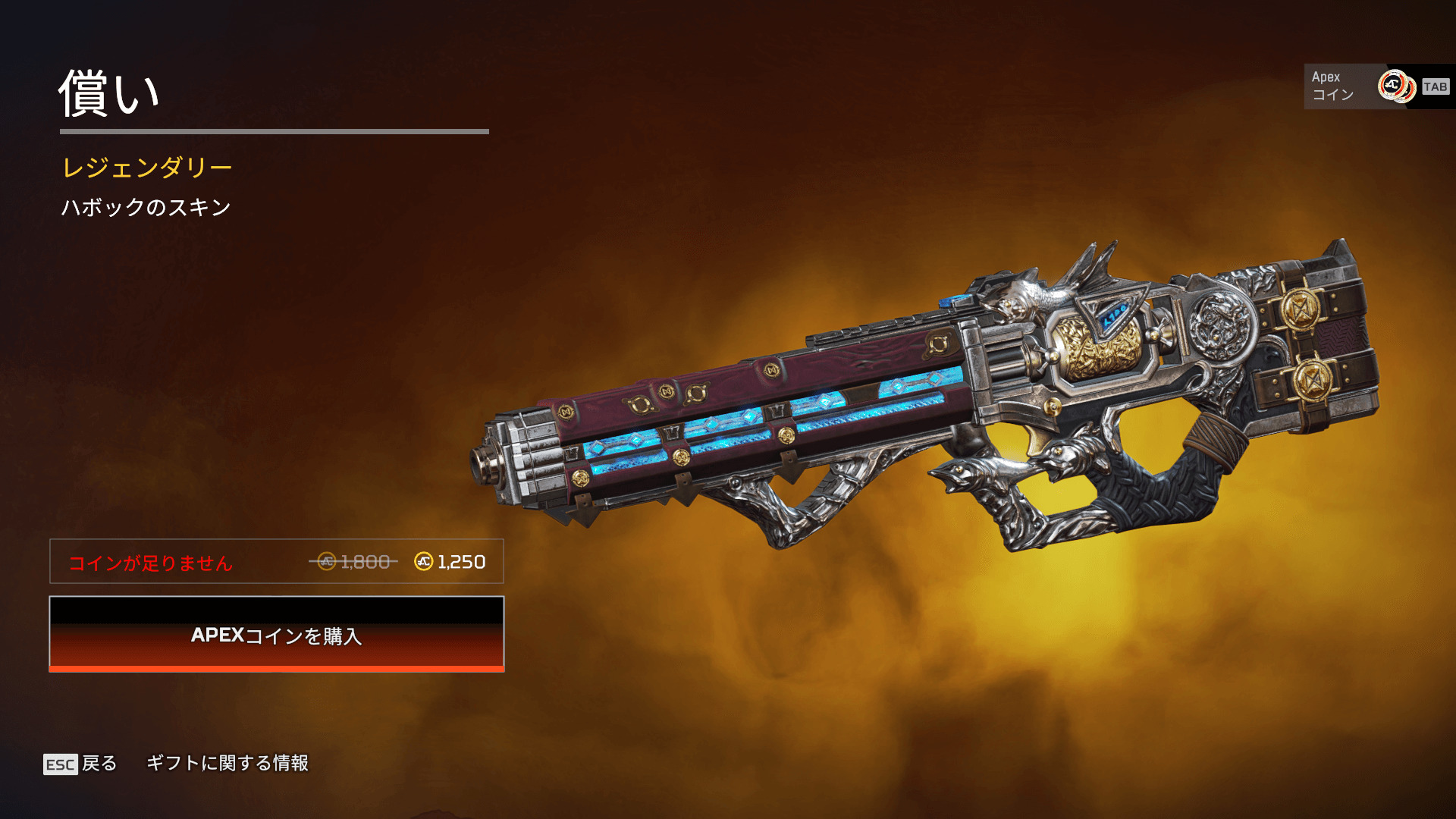
Task: Go back with the 戻る button
Action: (80, 763)
